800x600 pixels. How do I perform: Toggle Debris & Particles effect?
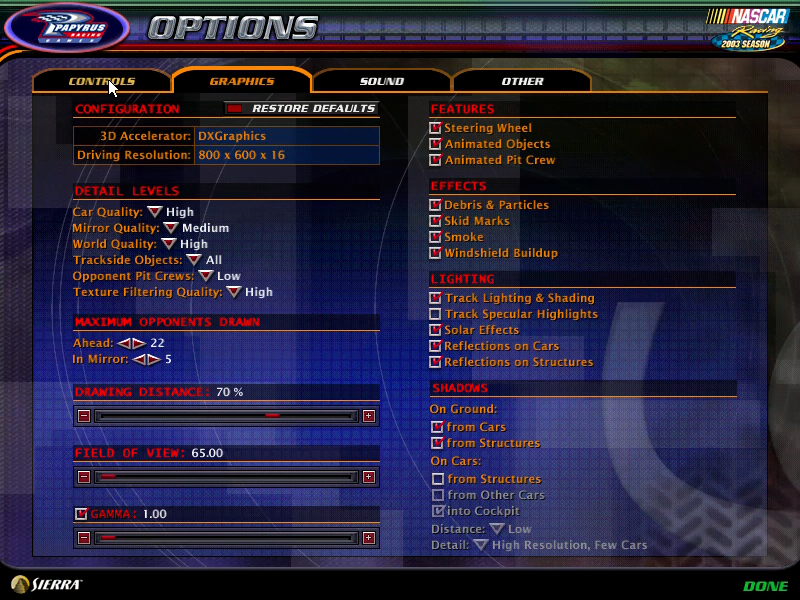click(x=436, y=205)
